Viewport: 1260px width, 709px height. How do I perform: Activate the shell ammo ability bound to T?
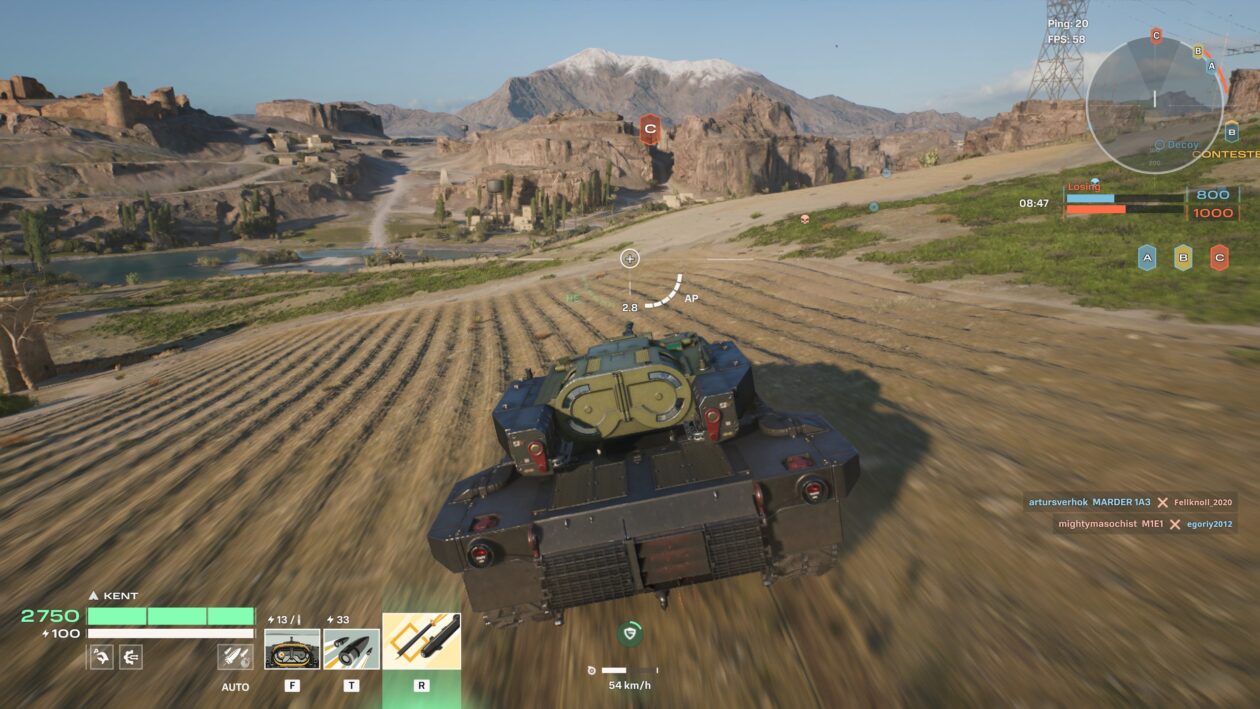[351, 648]
